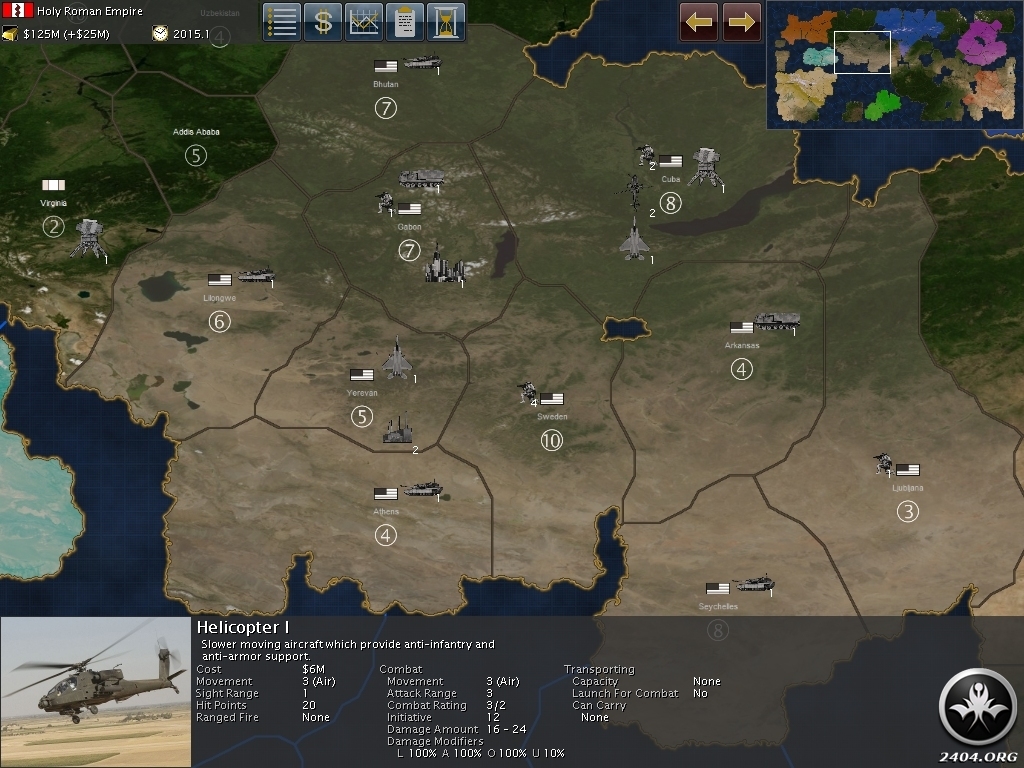Image resolution: width=1024 pixels, height=768 pixels.
Task: Choose the Lilongwe territory number 6
Action: 219,321
